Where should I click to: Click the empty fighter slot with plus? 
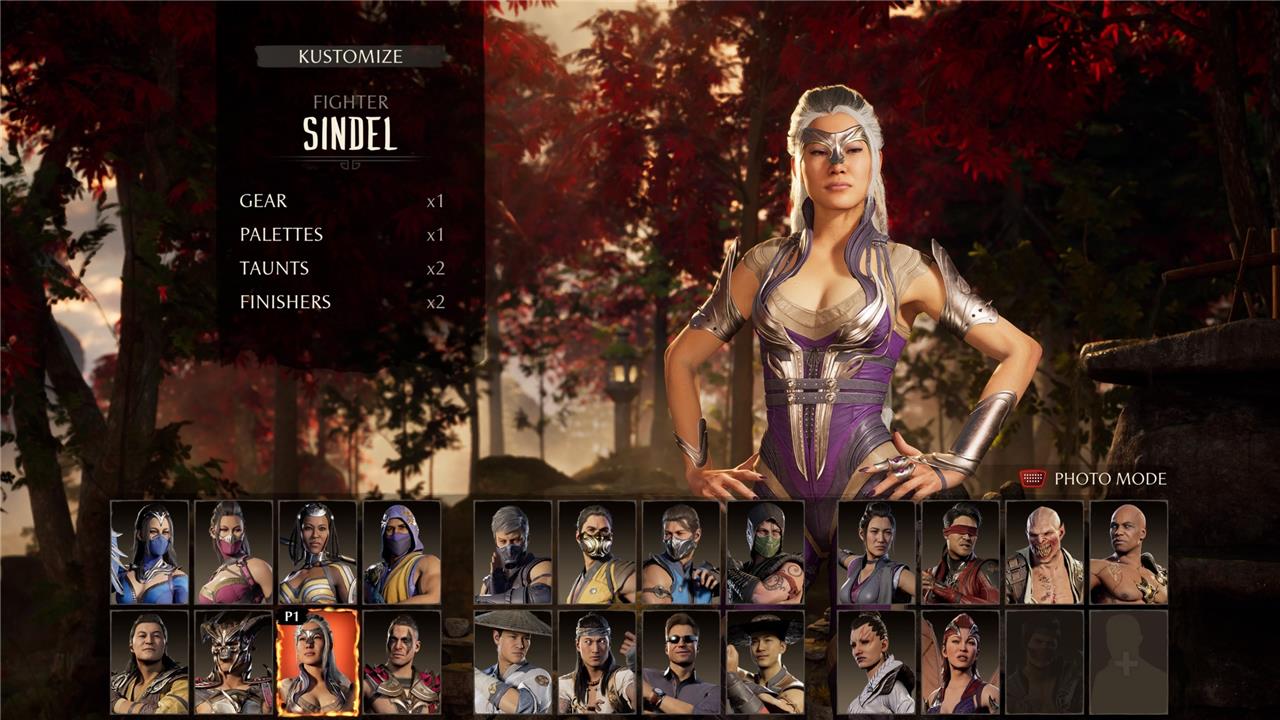[x=1128, y=662]
